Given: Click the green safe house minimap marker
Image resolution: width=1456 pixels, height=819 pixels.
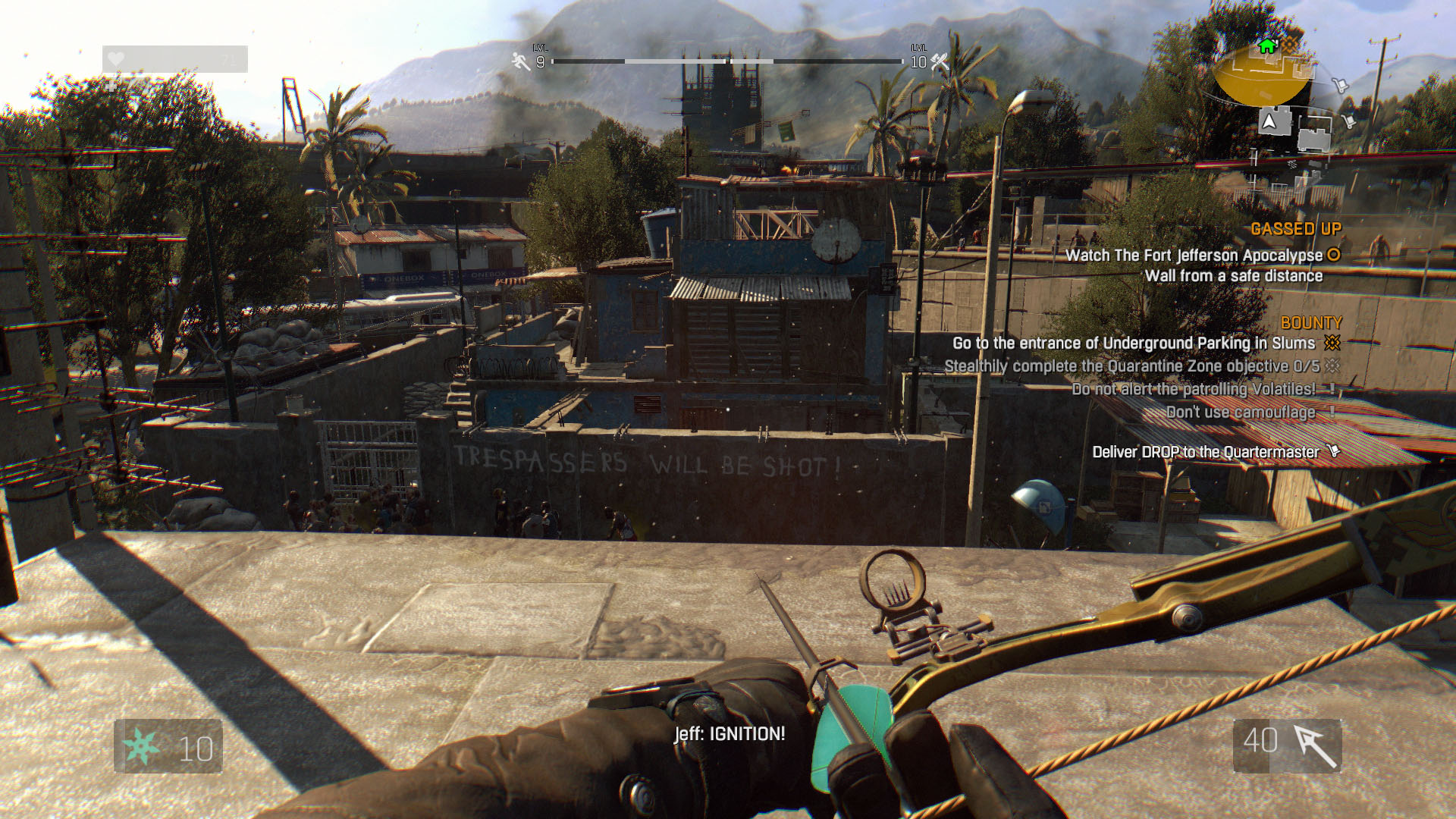Looking at the screenshot, I should [x=1266, y=47].
